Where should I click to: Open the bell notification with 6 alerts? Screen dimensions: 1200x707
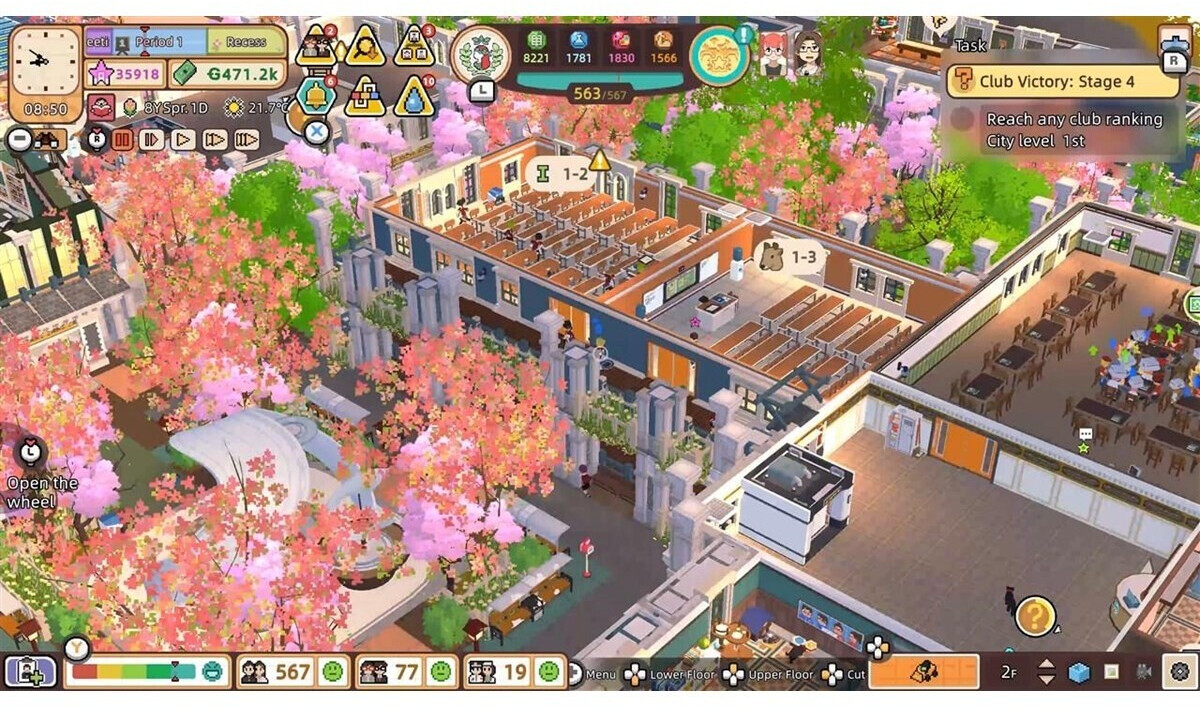316,95
